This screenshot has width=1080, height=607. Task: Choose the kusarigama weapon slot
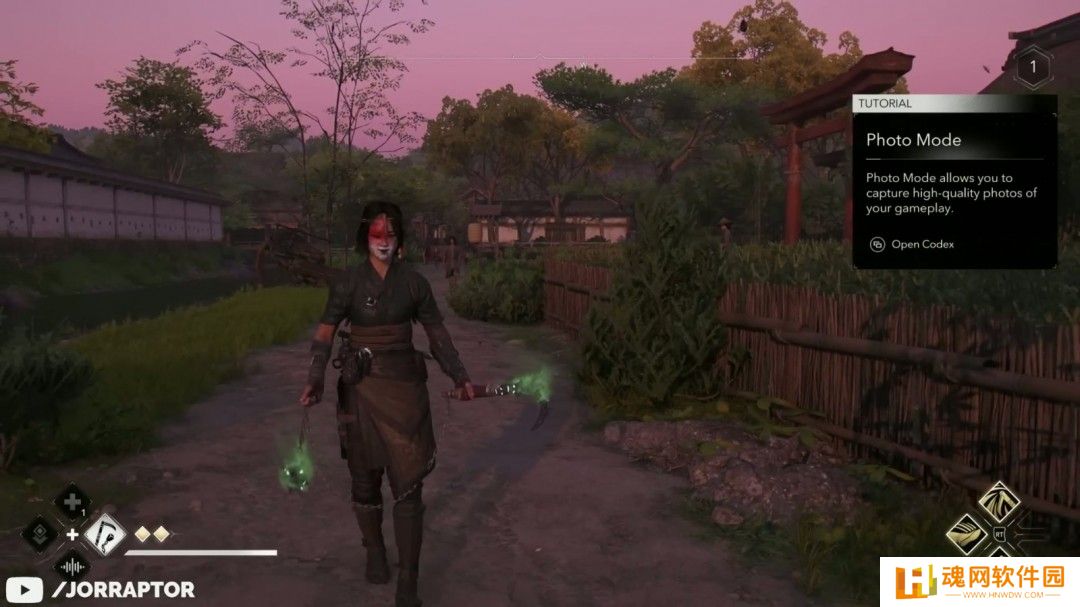pos(104,534)
